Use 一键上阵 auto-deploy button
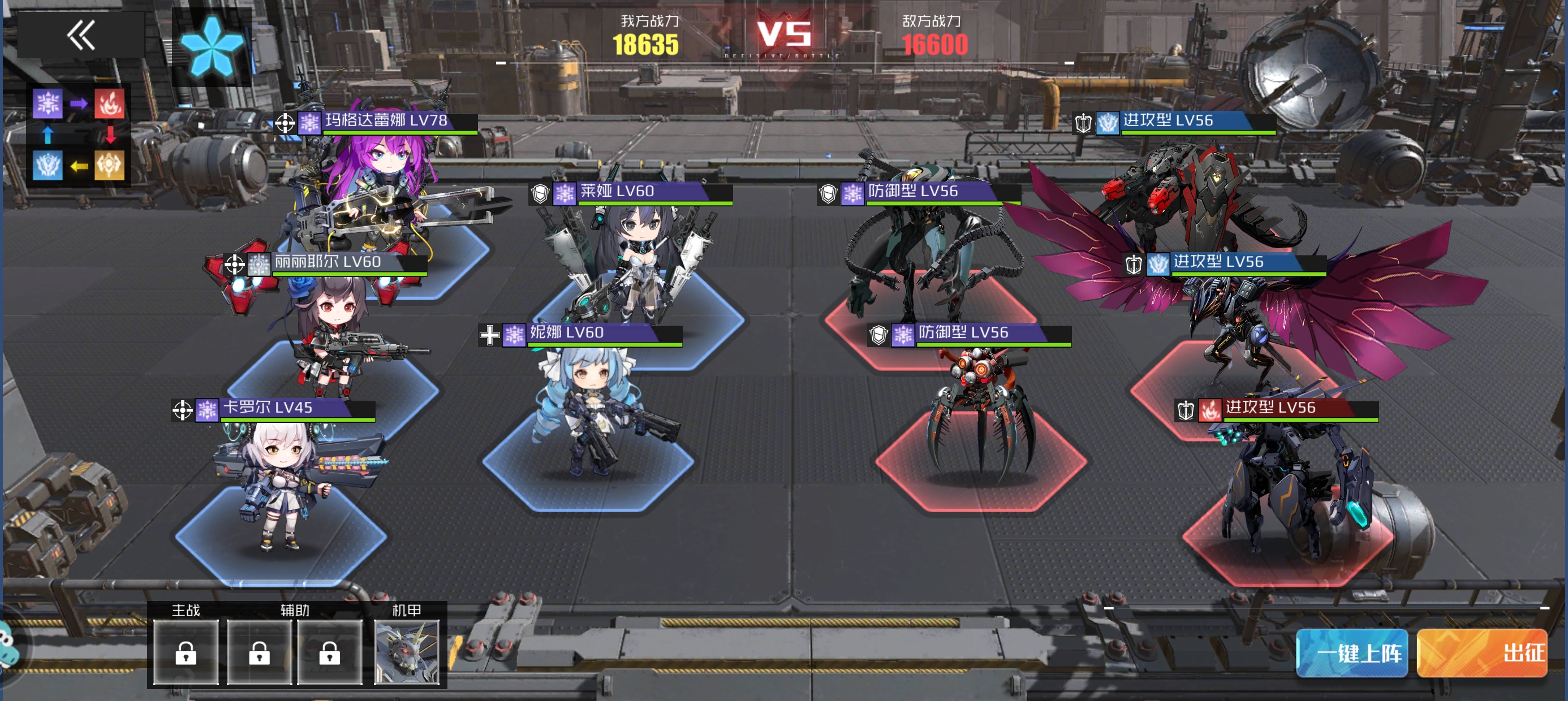 (x=1351, y=653)
